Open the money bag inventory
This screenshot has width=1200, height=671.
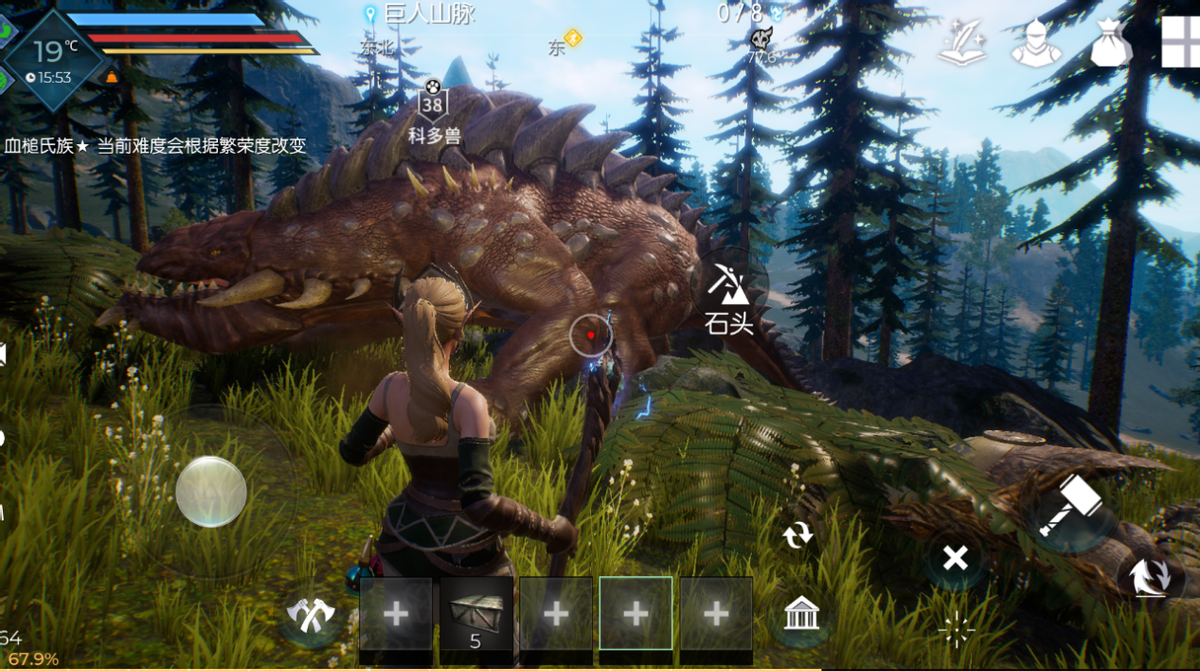(x=1110, y=44)
